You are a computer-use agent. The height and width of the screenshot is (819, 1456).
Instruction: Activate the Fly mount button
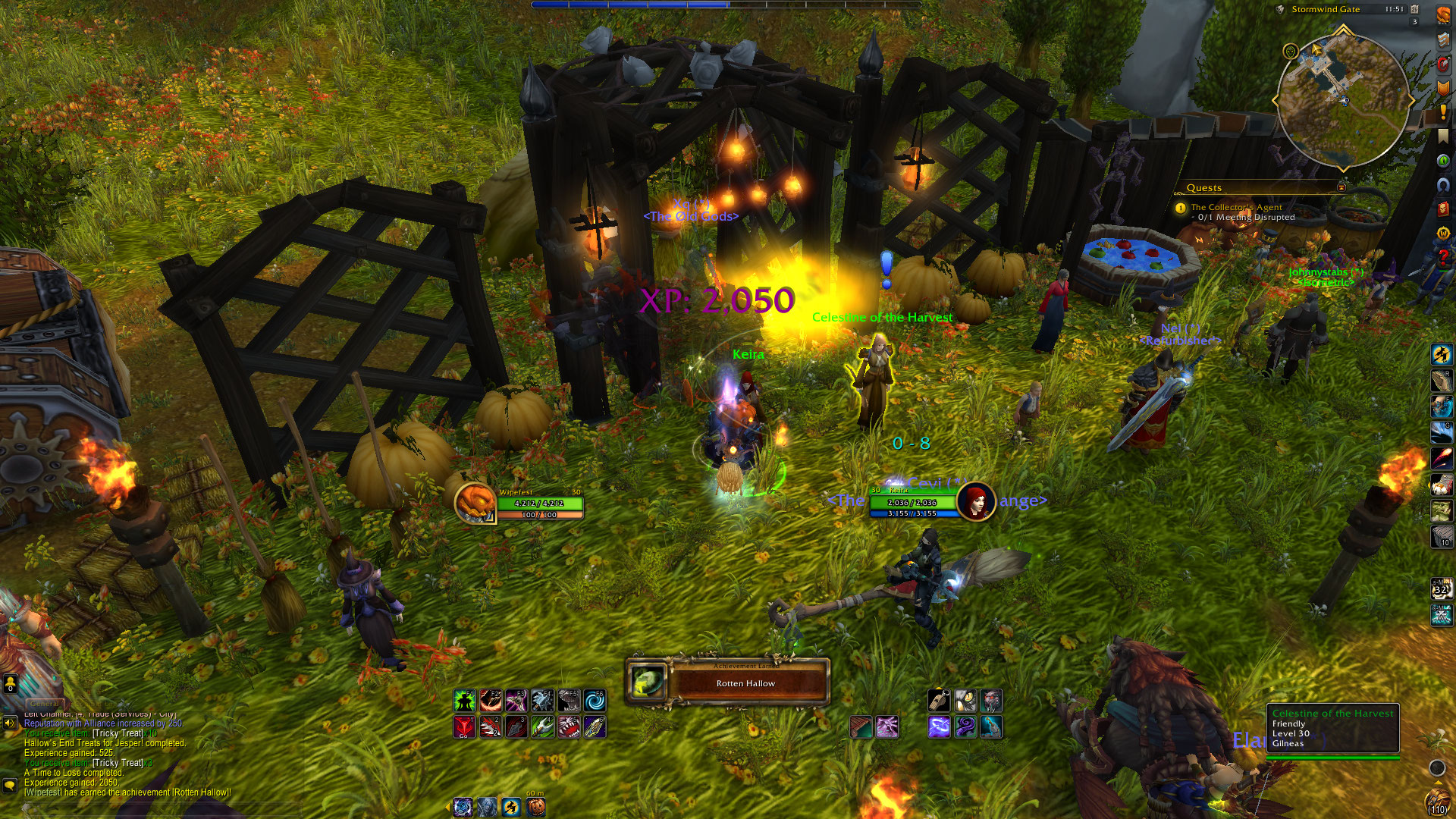991,701
